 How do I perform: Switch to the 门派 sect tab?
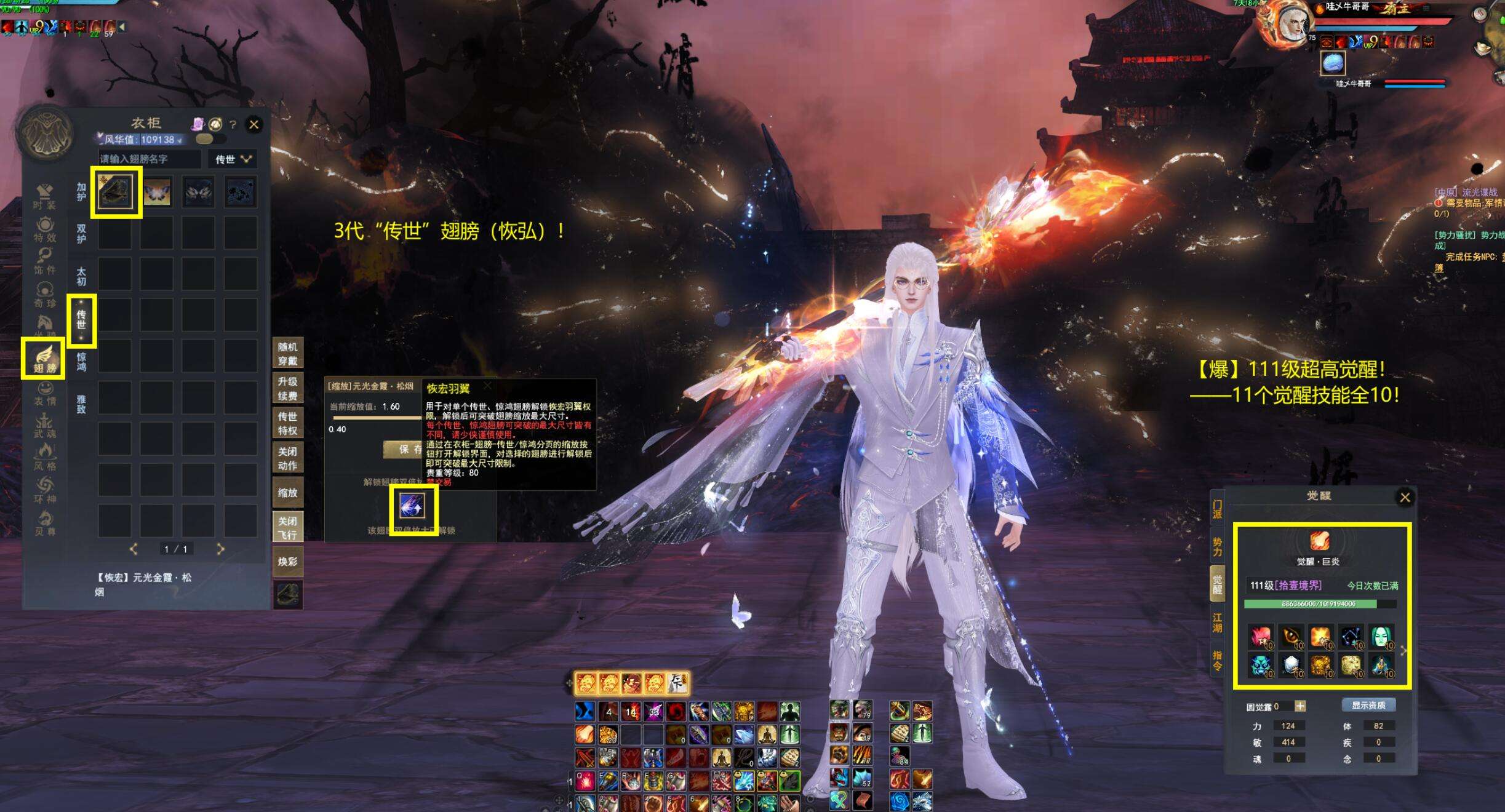point(1217,509)
